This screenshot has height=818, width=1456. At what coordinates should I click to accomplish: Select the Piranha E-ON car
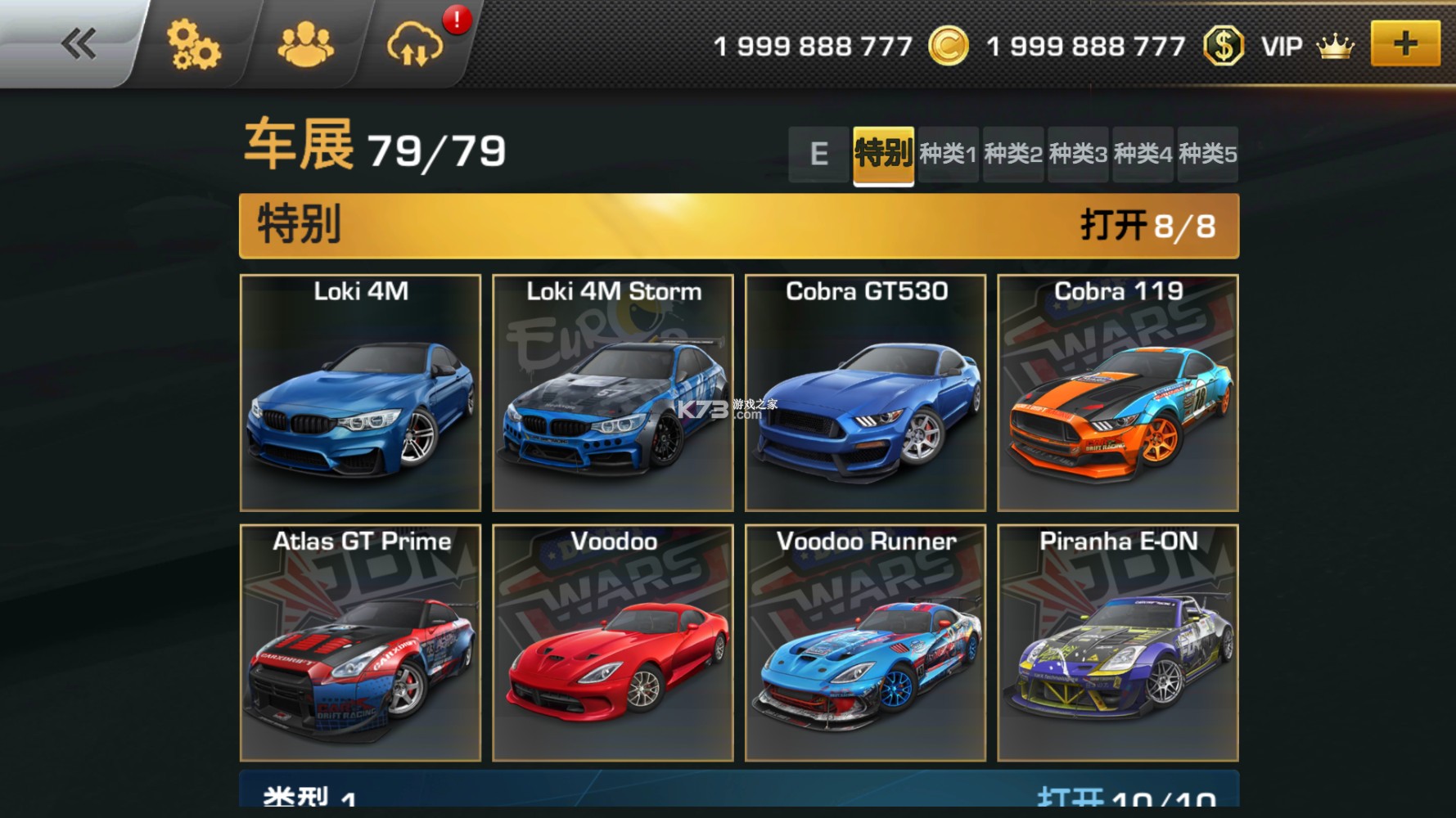[1118, 643]
